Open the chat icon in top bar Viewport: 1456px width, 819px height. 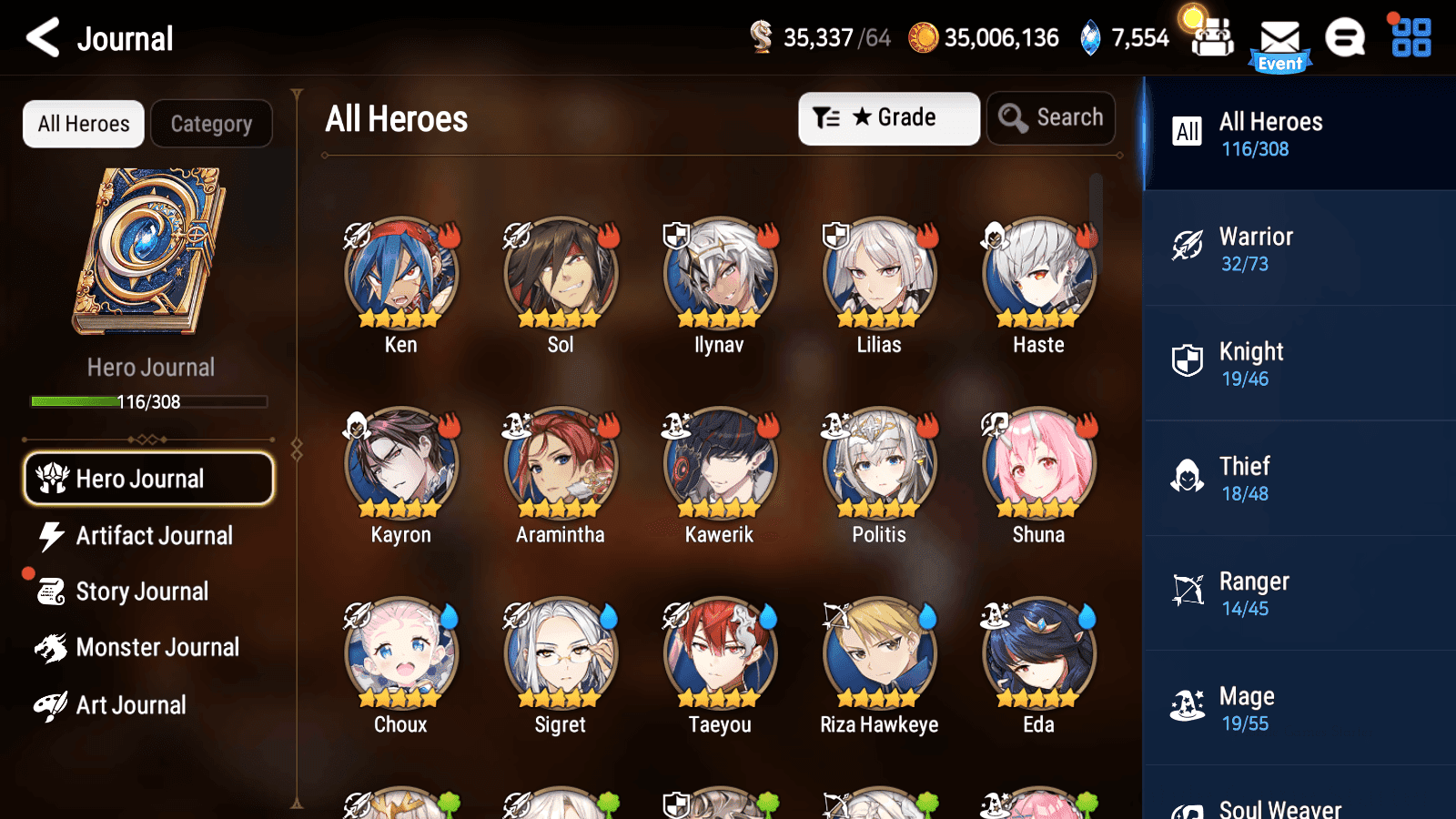pos(1344,38)
